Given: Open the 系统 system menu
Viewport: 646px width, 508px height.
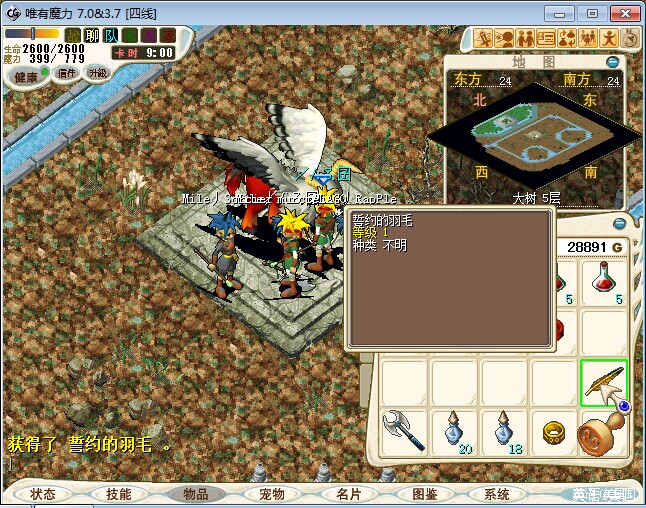Looking at the screenshot, I should tap(497, 494).
